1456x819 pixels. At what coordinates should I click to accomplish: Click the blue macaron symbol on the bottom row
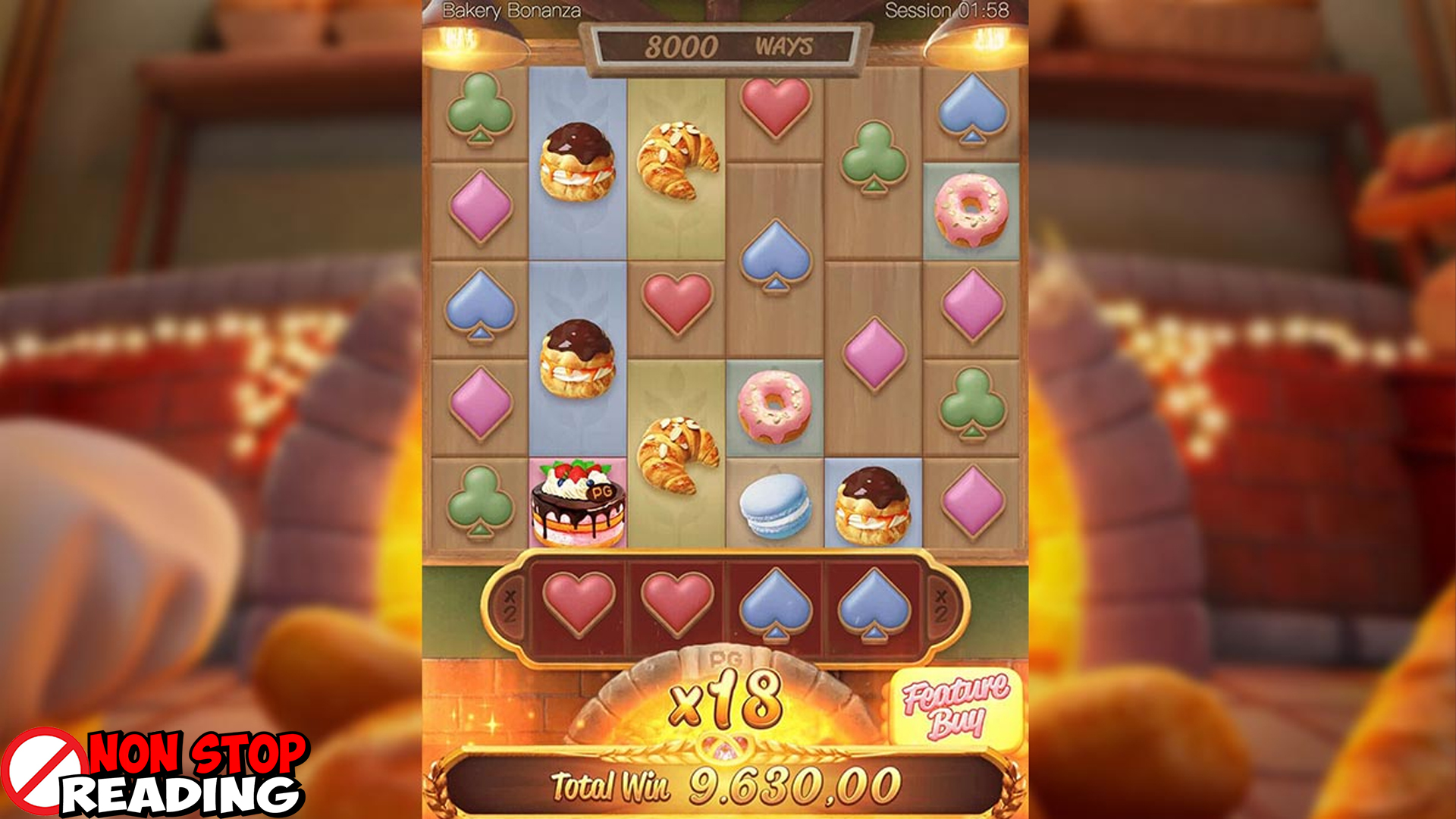click(773, 504)
